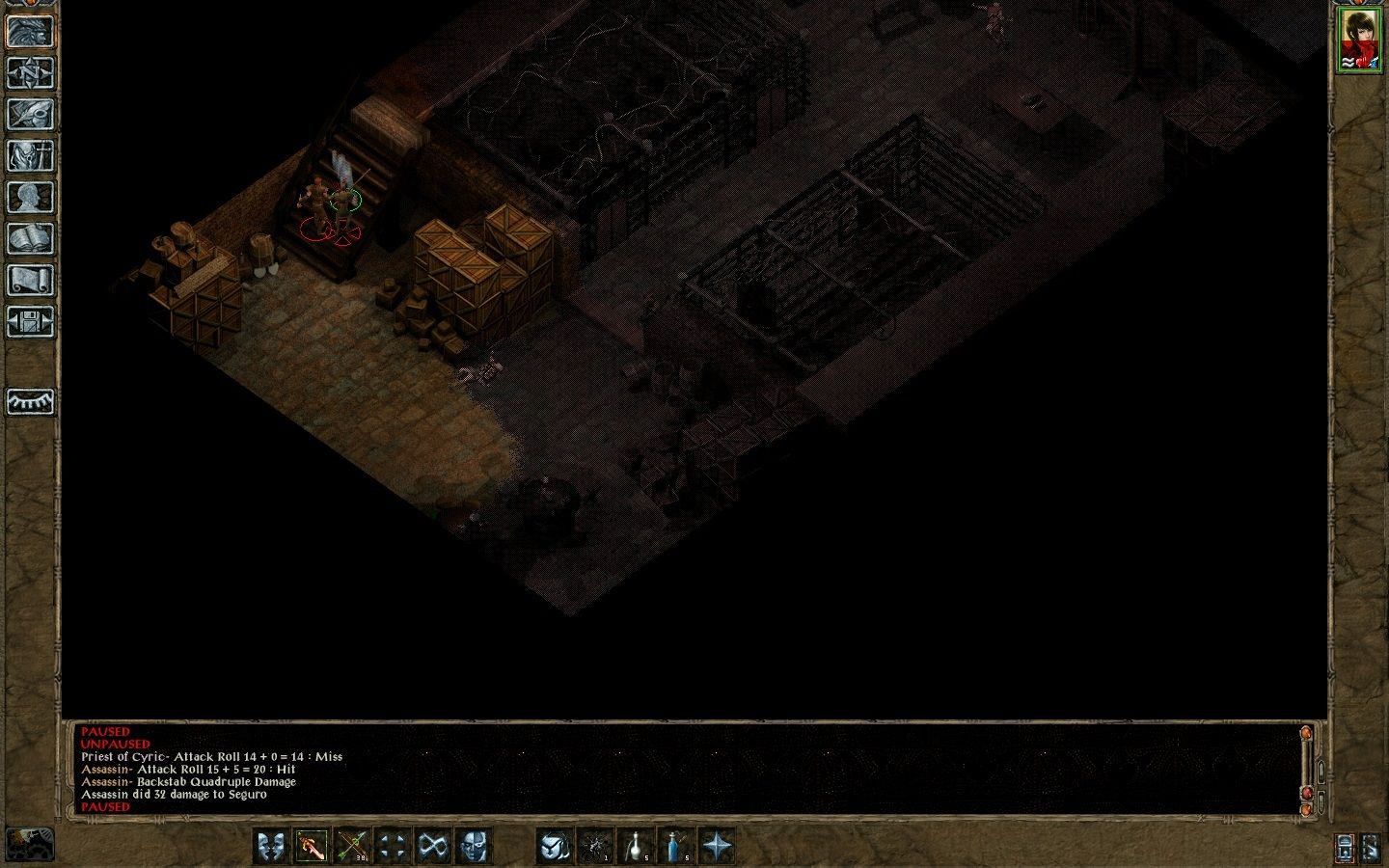Screen dimensions: 1389x868
Task: Switch to ranged weapon showing 38 arrows
Action: coord(350,846)
